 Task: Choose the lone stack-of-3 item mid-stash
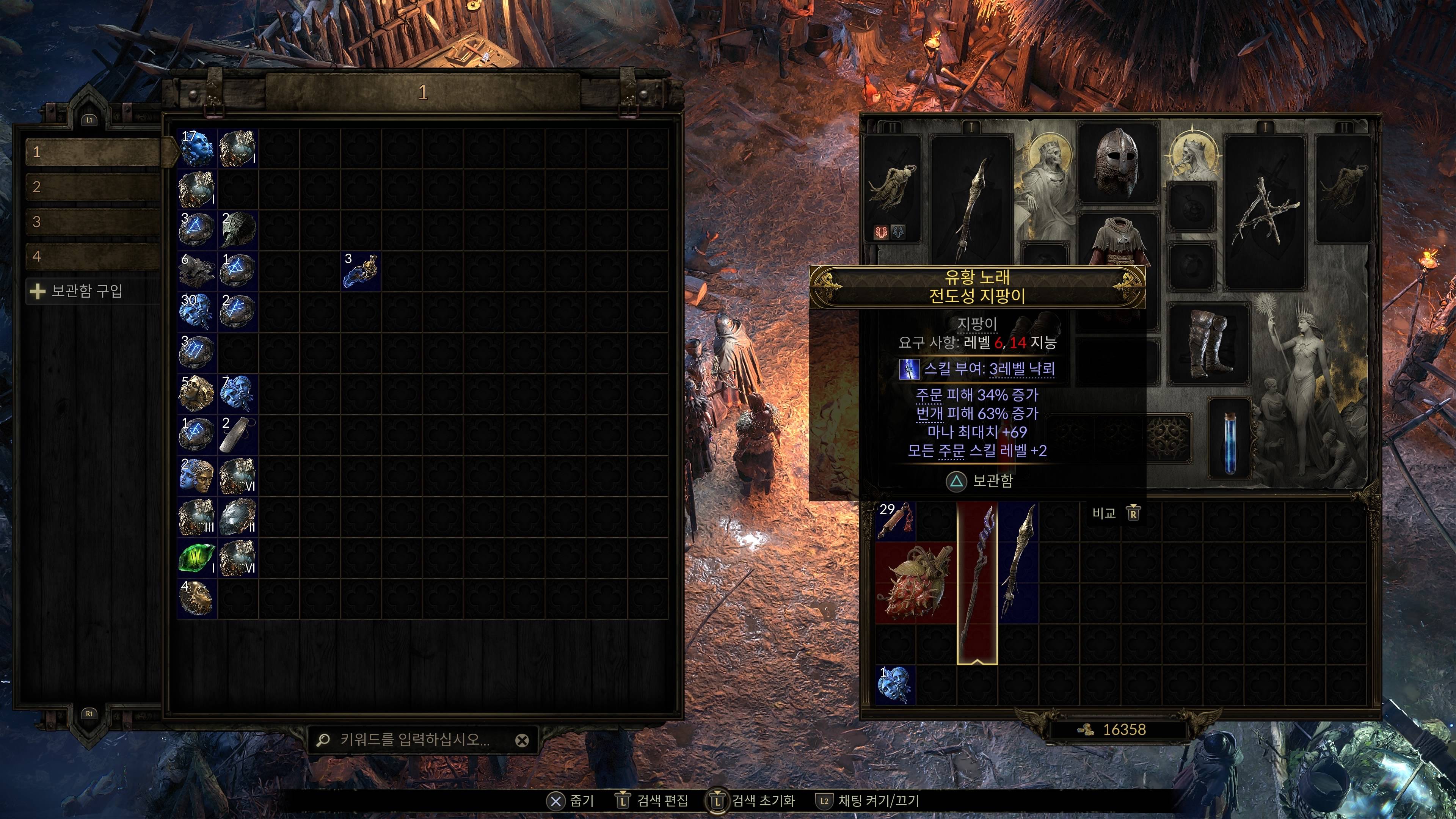361,271
